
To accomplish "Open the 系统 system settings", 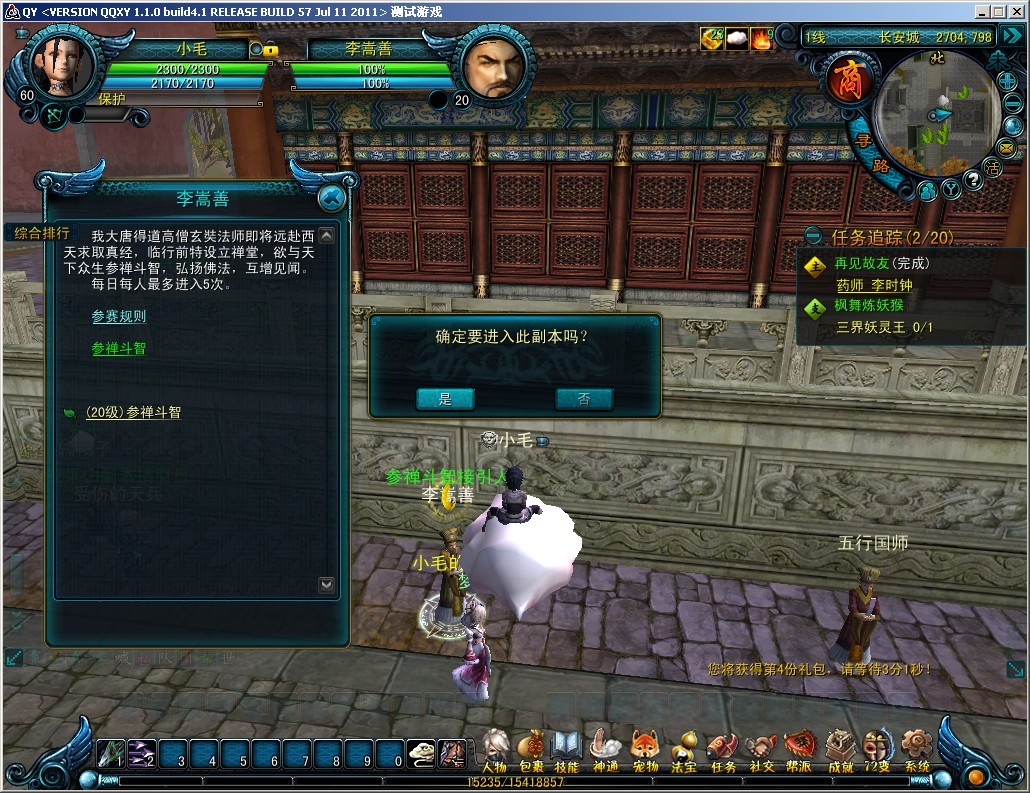I will (x=916, y=750).
